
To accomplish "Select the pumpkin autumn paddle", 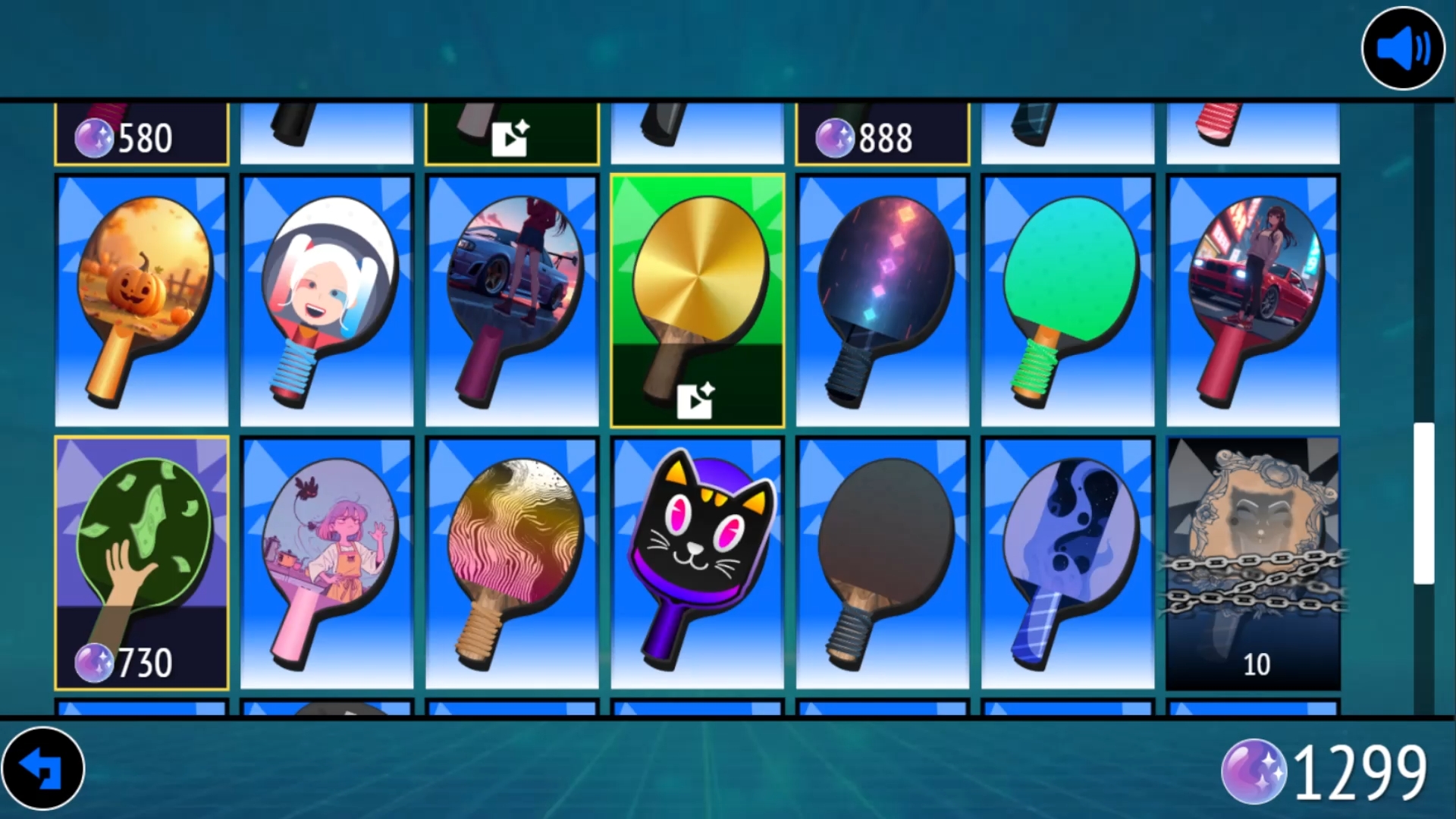I will click(x=142, y=300).
